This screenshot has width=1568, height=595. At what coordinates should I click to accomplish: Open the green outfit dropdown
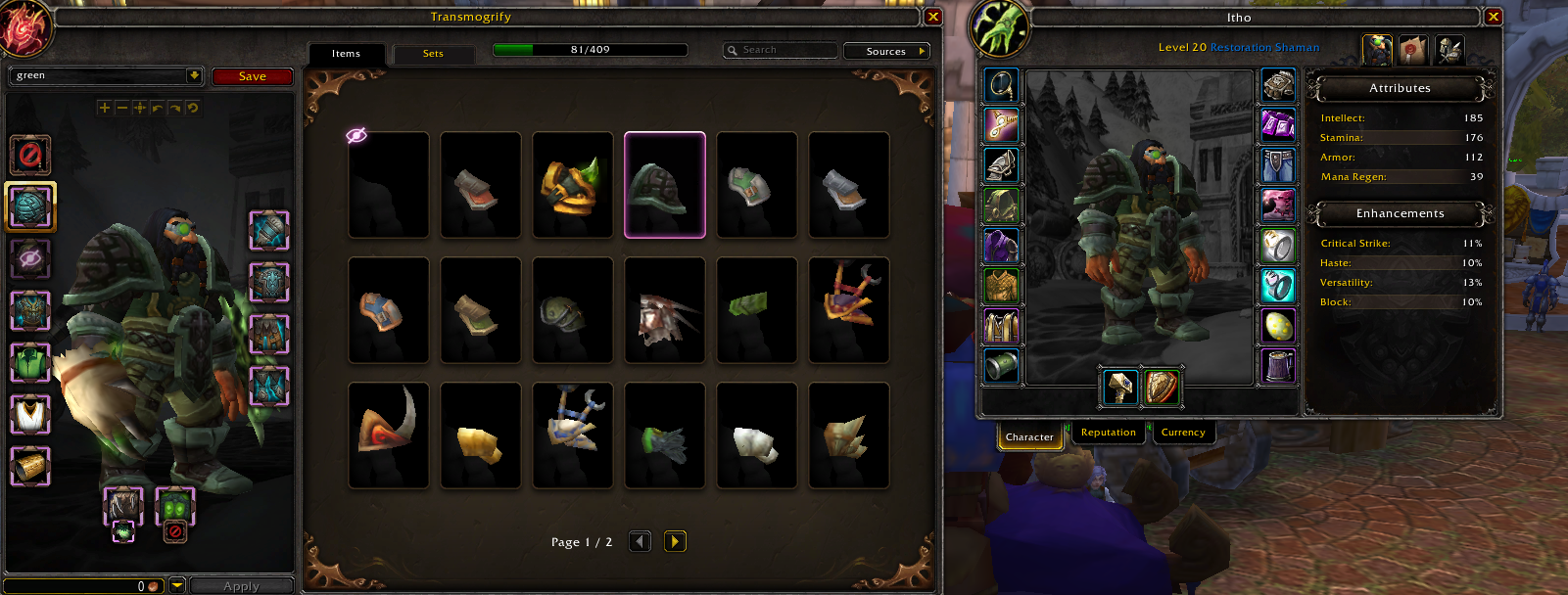point(194,75)
